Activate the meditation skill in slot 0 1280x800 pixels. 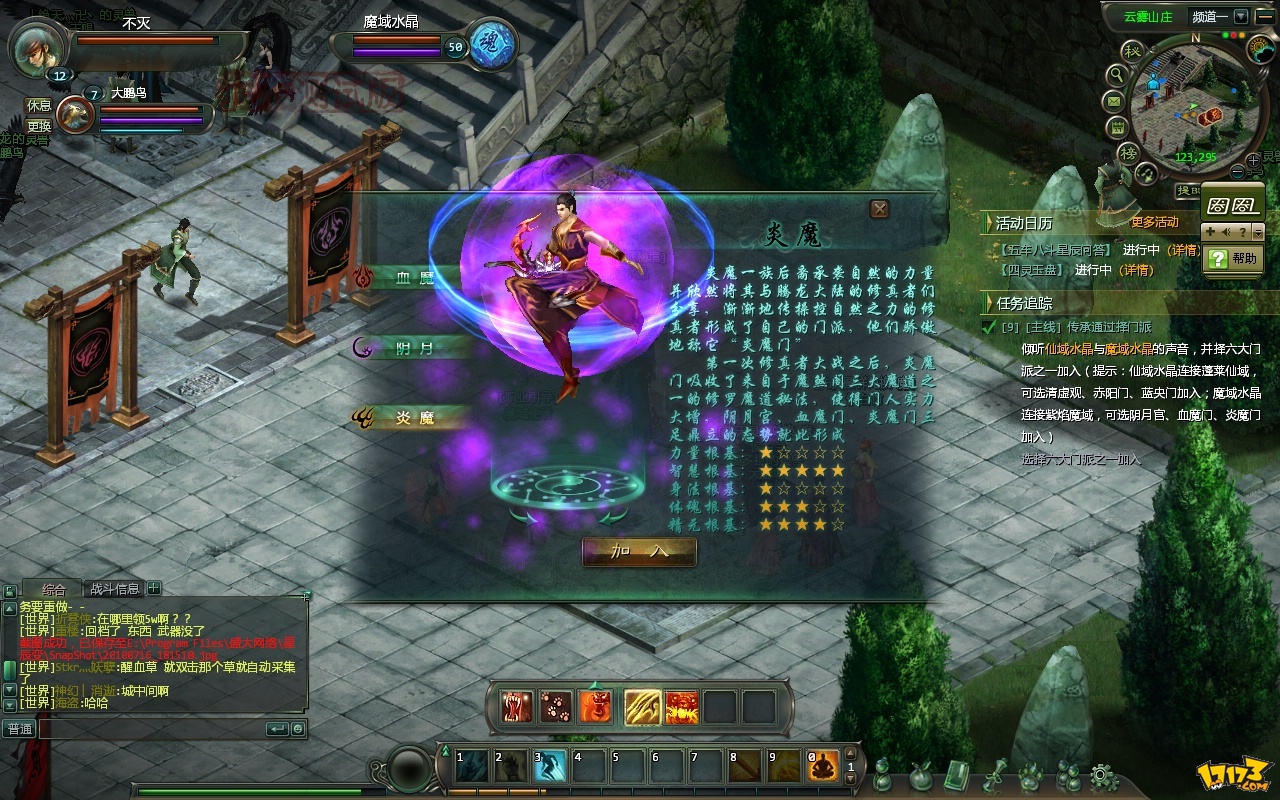pos(823,768)
